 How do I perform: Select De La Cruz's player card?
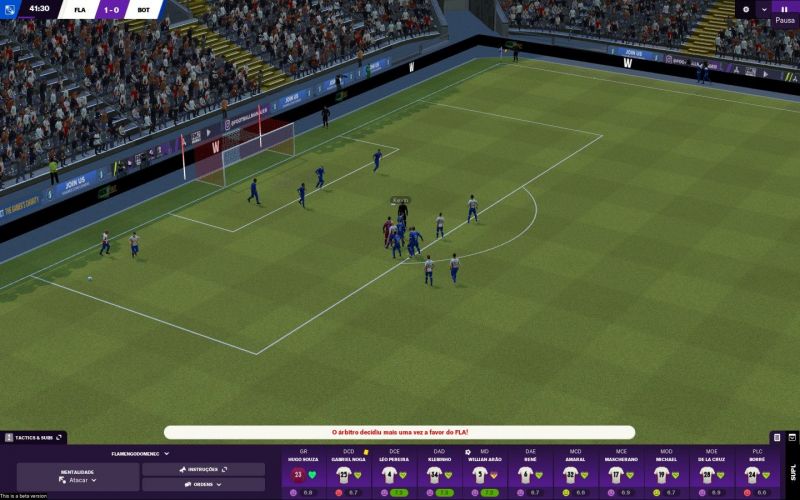pyautogui.click(x=711, y=473)
